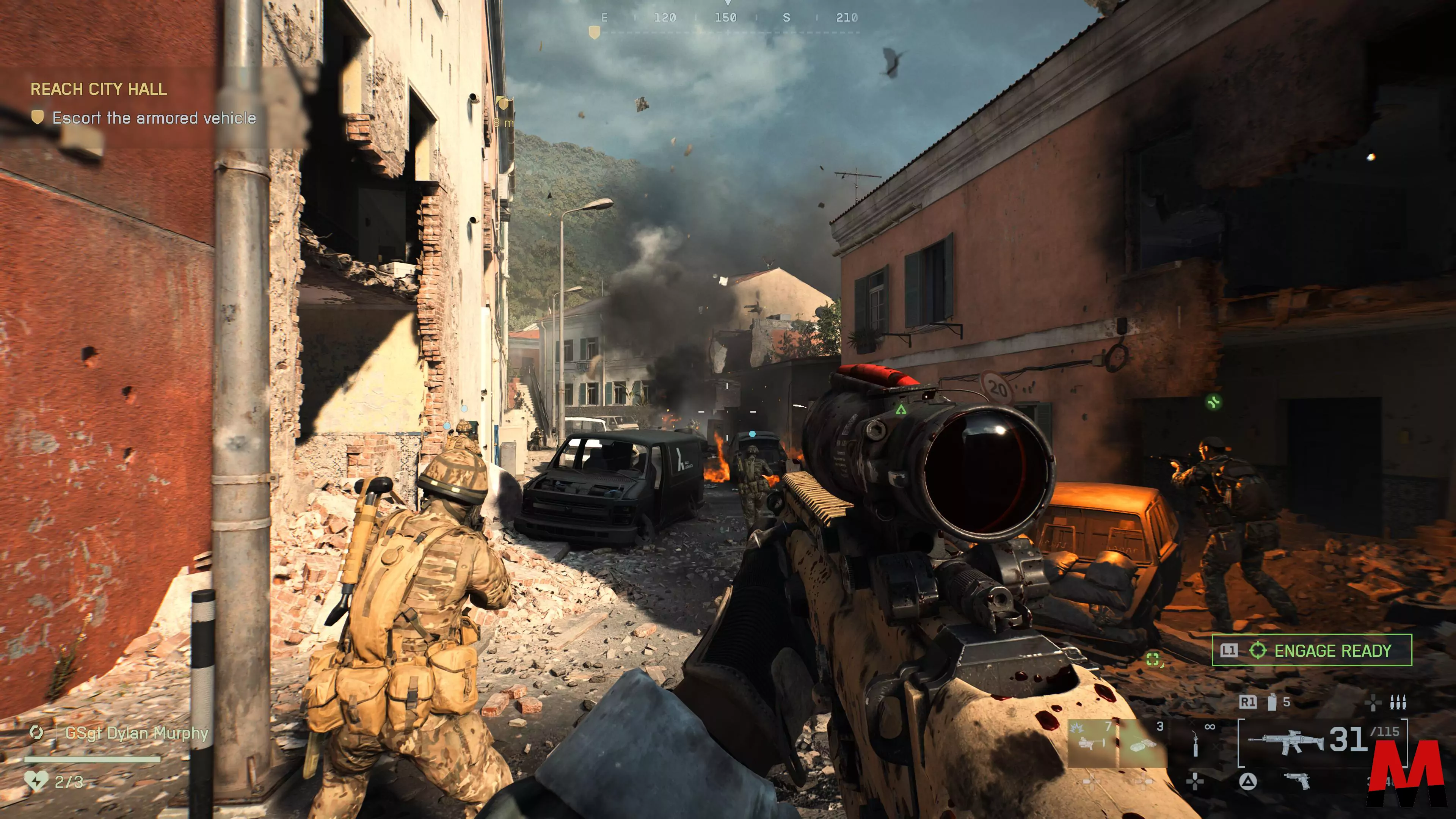Image resolution: width=1456 pixels, height=819 pixels.
Task: Select the grenade launcher gadget slot
Action: [1092, 743]
